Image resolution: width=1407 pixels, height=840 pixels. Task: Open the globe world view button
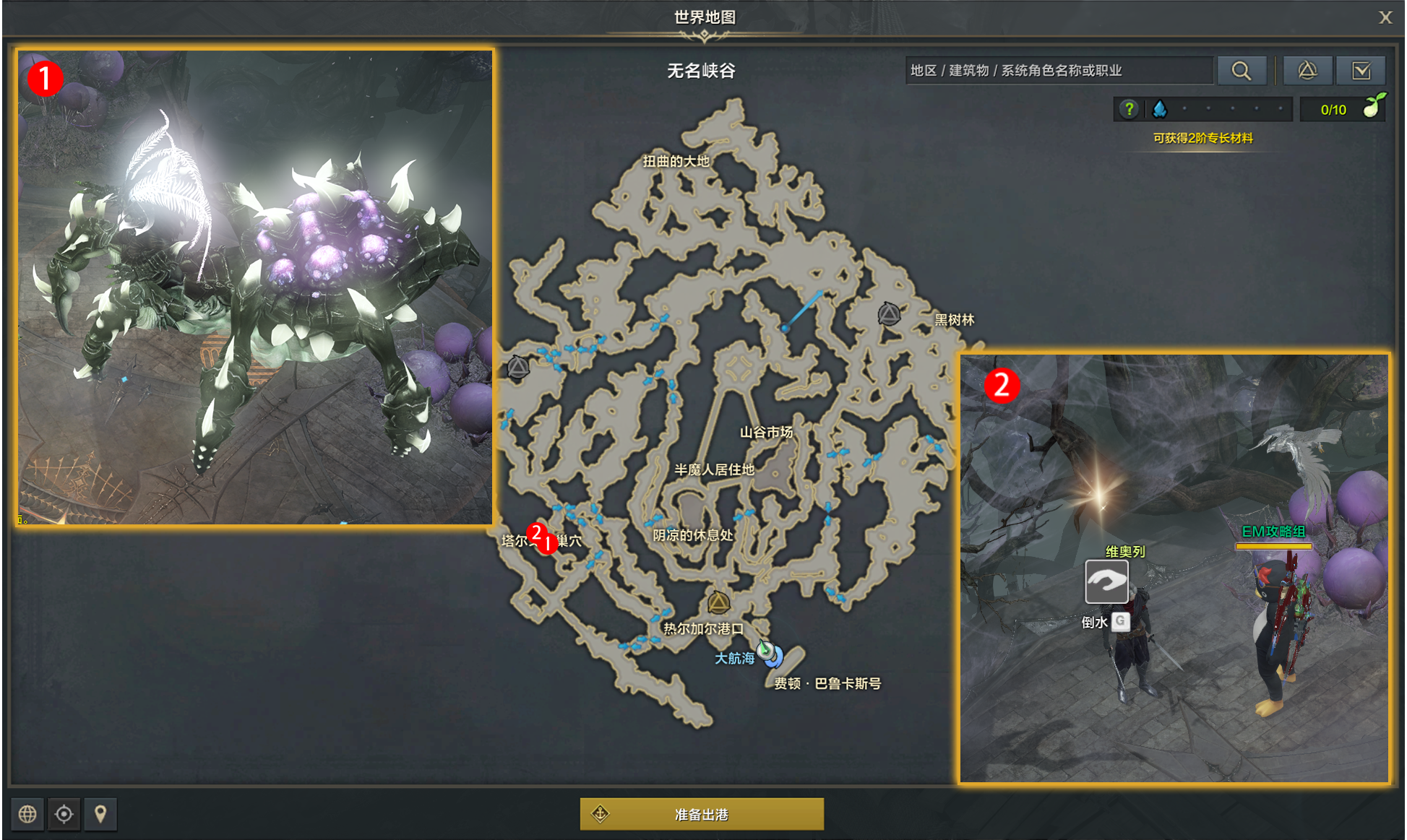point(27,814)
